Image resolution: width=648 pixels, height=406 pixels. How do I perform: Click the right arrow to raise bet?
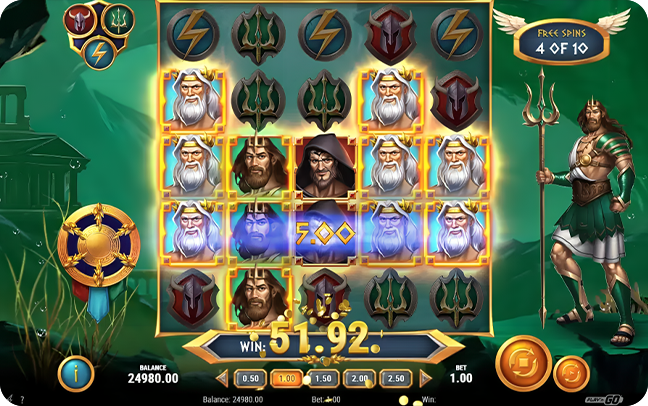pos(423,379)
